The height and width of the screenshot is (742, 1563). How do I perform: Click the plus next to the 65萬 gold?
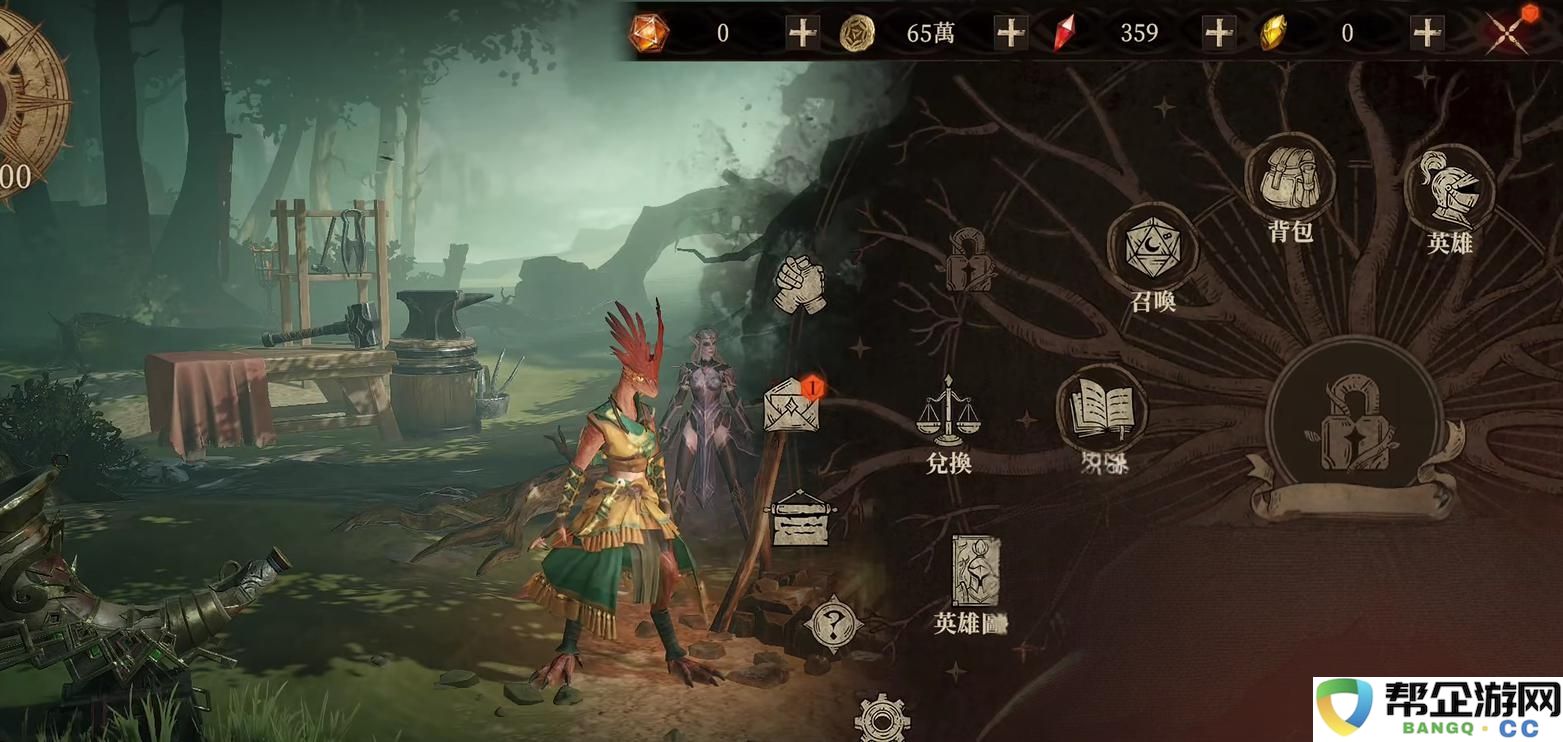(1010, 32)
